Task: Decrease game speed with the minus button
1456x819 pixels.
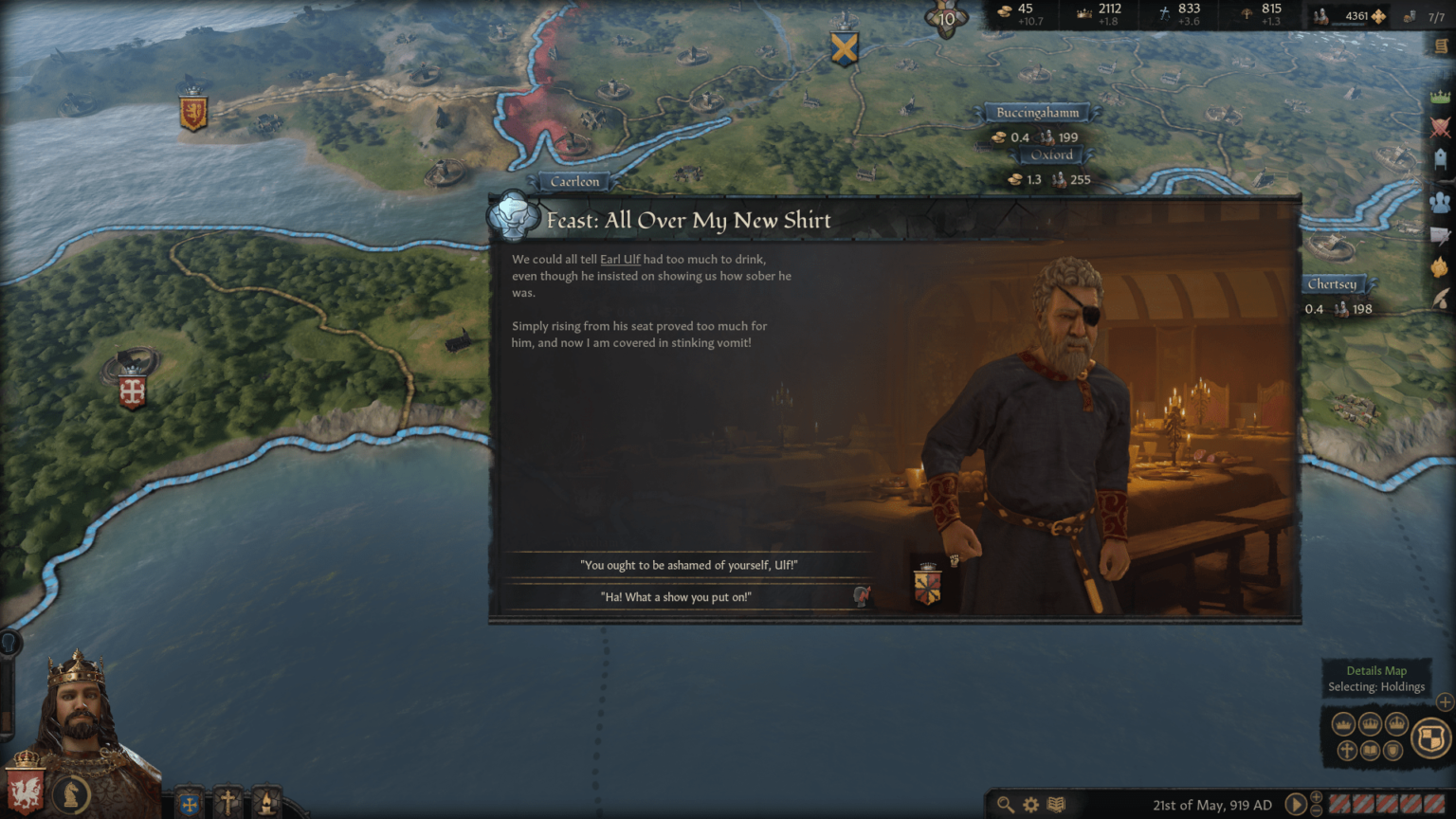Action: 1316,811
